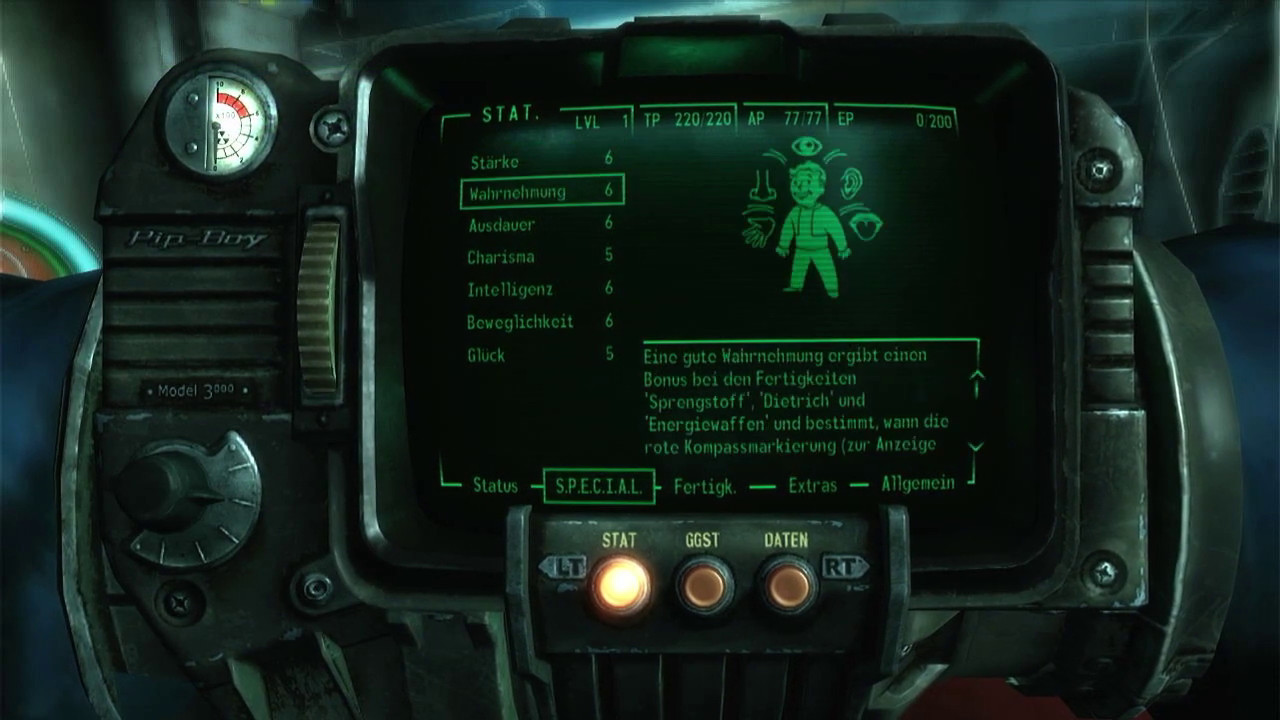Image resolution: width=1280 pixels, height=720 pixels.
Task: Show the Allgemein tab
Action: pos(917,484)
